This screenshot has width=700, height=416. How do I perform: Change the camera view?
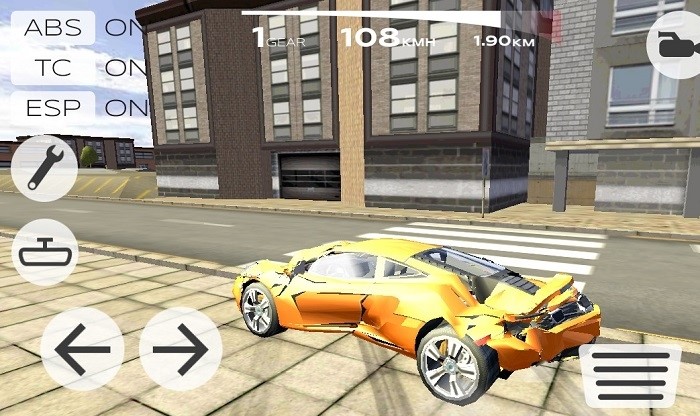click(674, 45)
